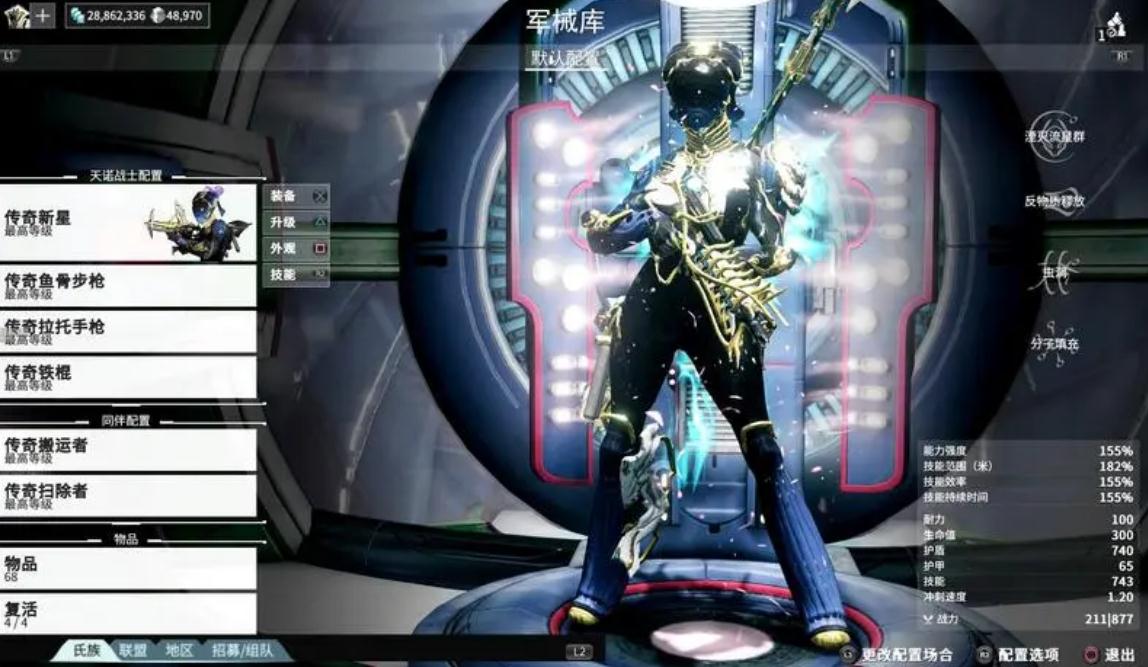
Task: Select the 传奇扫除者 companion weapon slot
Action: click(128, 495)
